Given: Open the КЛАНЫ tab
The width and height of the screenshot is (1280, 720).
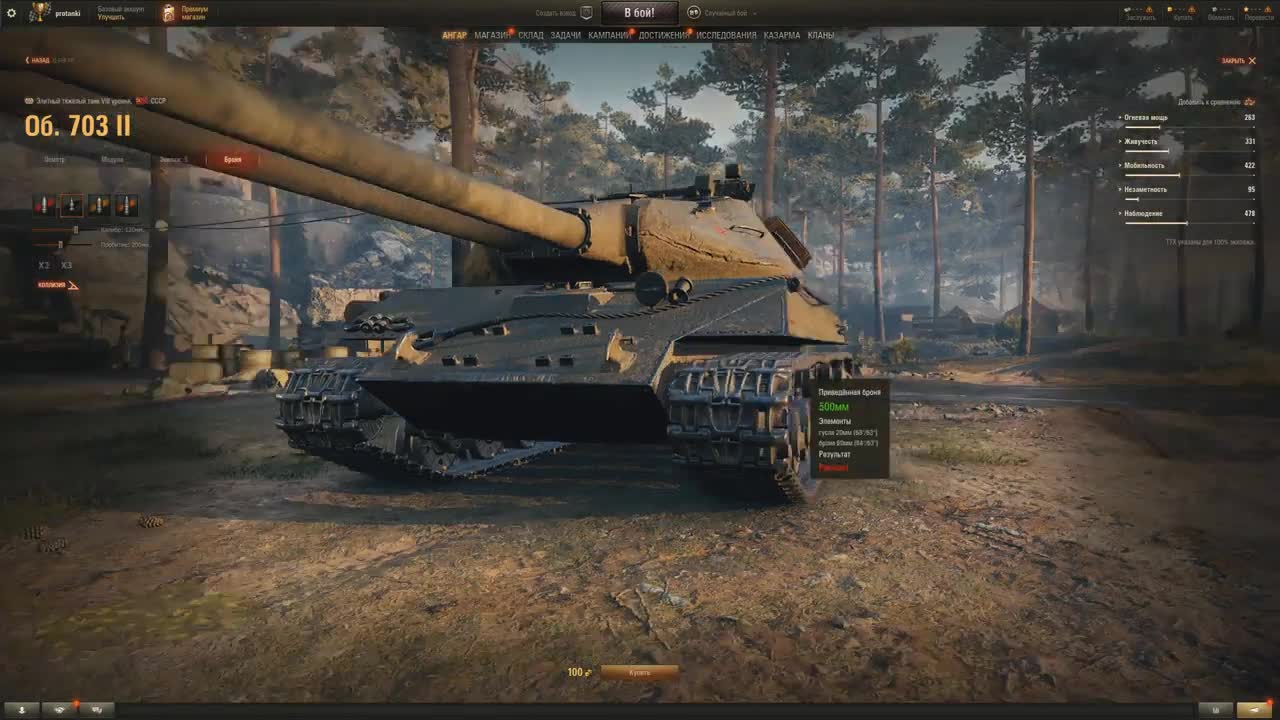Looking at the screenshot, I should pos(820,36).
